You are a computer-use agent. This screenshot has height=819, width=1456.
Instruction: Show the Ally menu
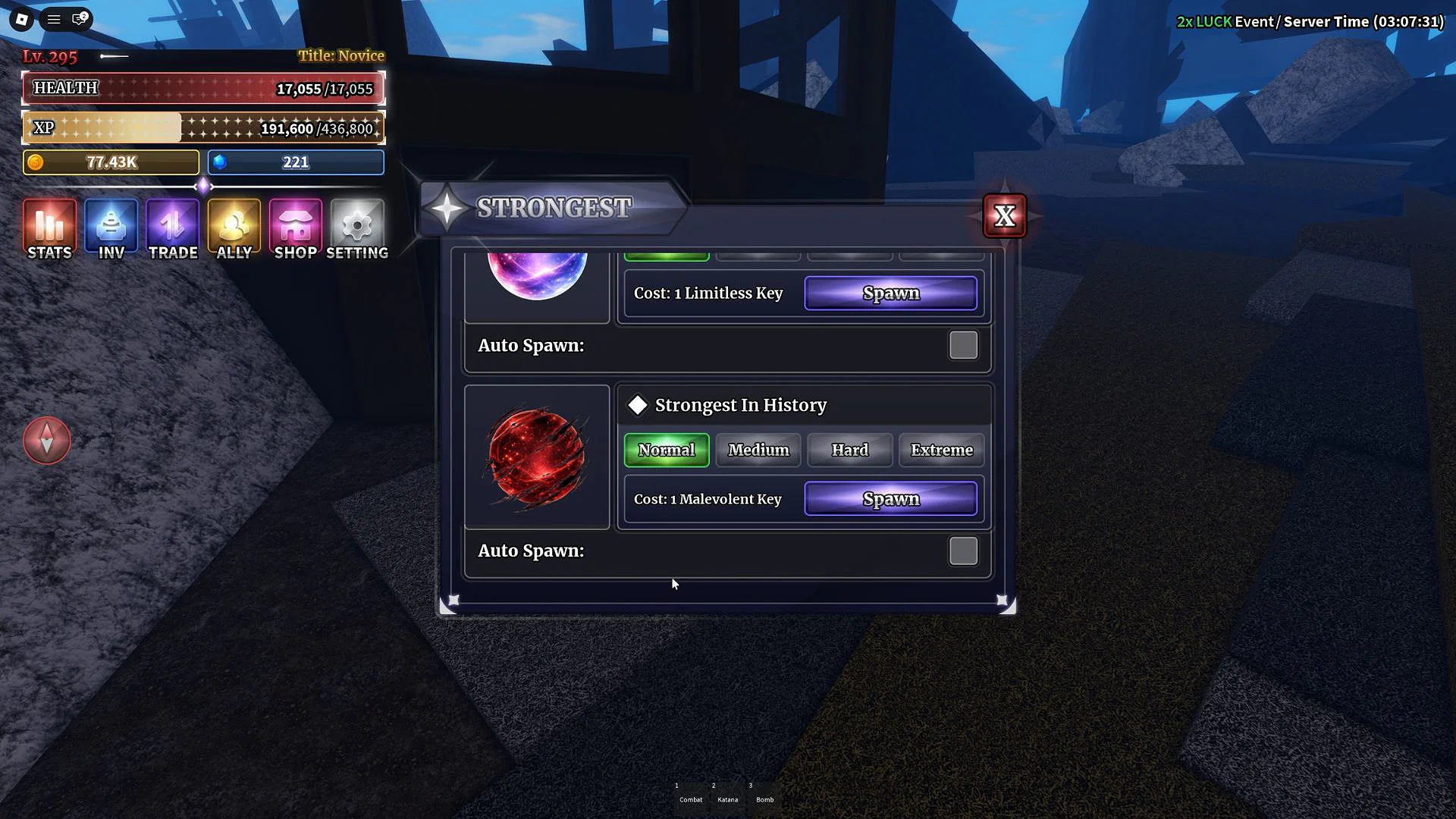click(234, 230)
